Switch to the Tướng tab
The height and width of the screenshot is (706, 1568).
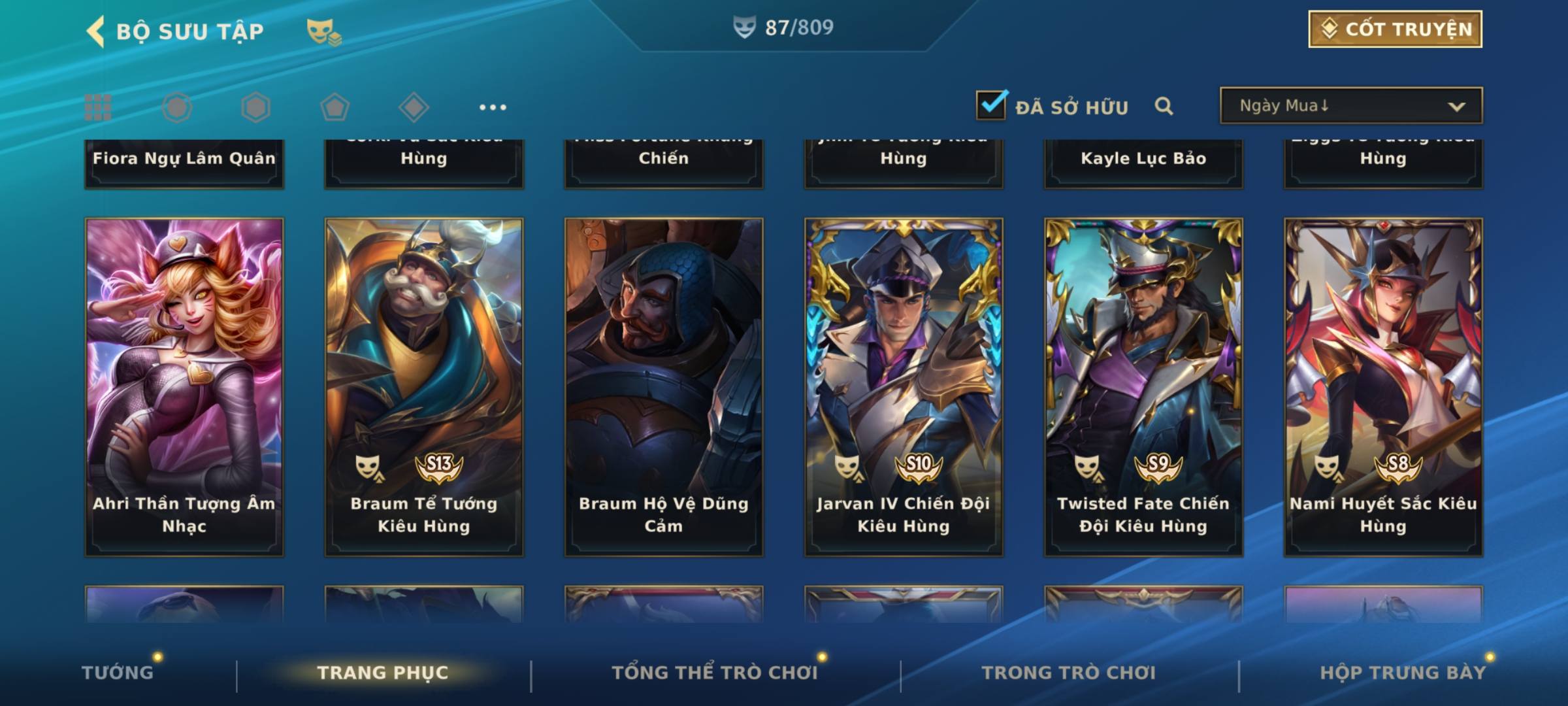pos(118,673)
